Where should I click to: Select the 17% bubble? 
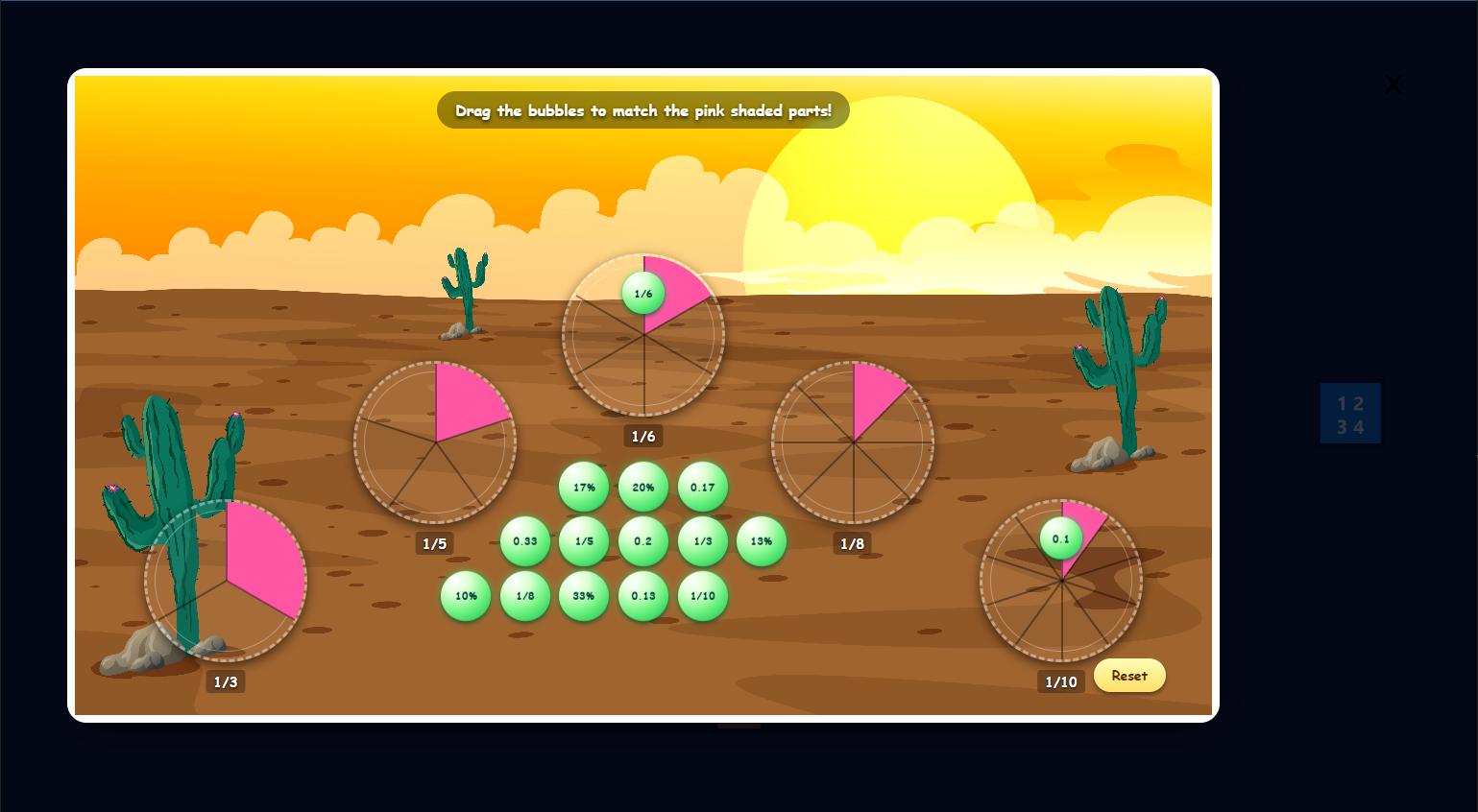pyautogui.click(x=585, y=487)
